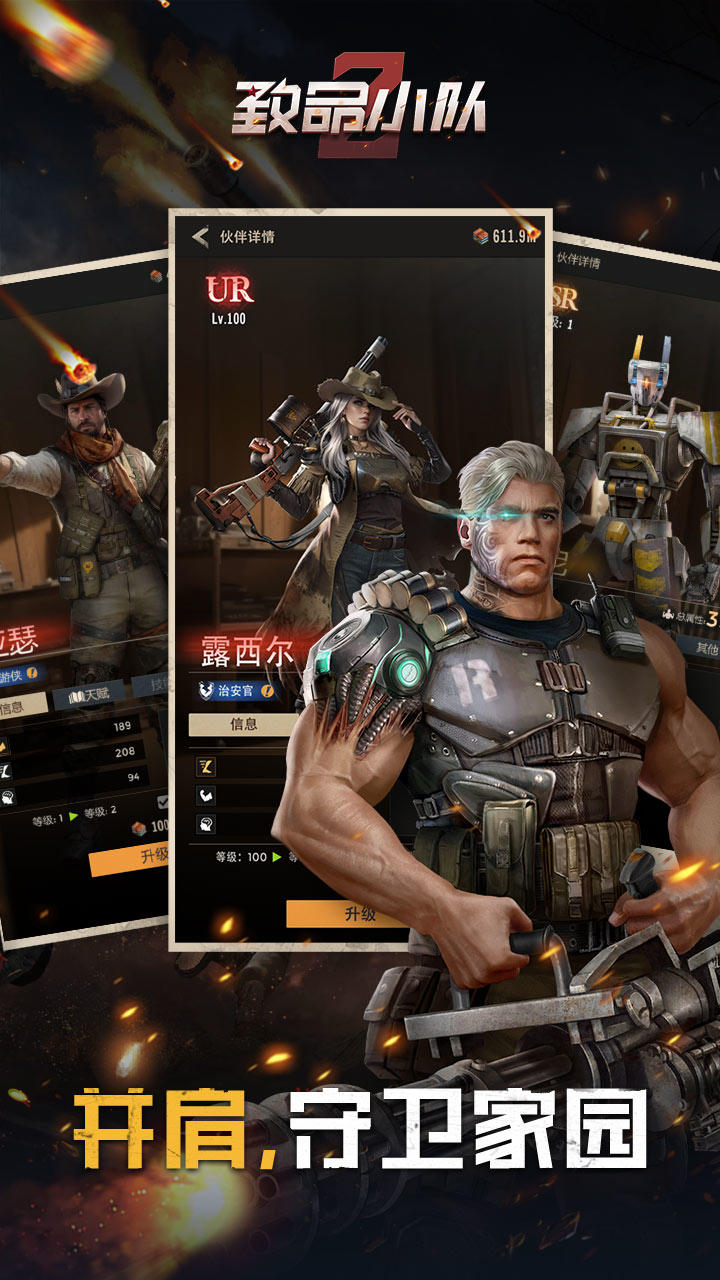This screenshot has height=1280, width=720.
Task: Select the 信息 tab above the 189 stat
Action: click(x=18, y=706)
